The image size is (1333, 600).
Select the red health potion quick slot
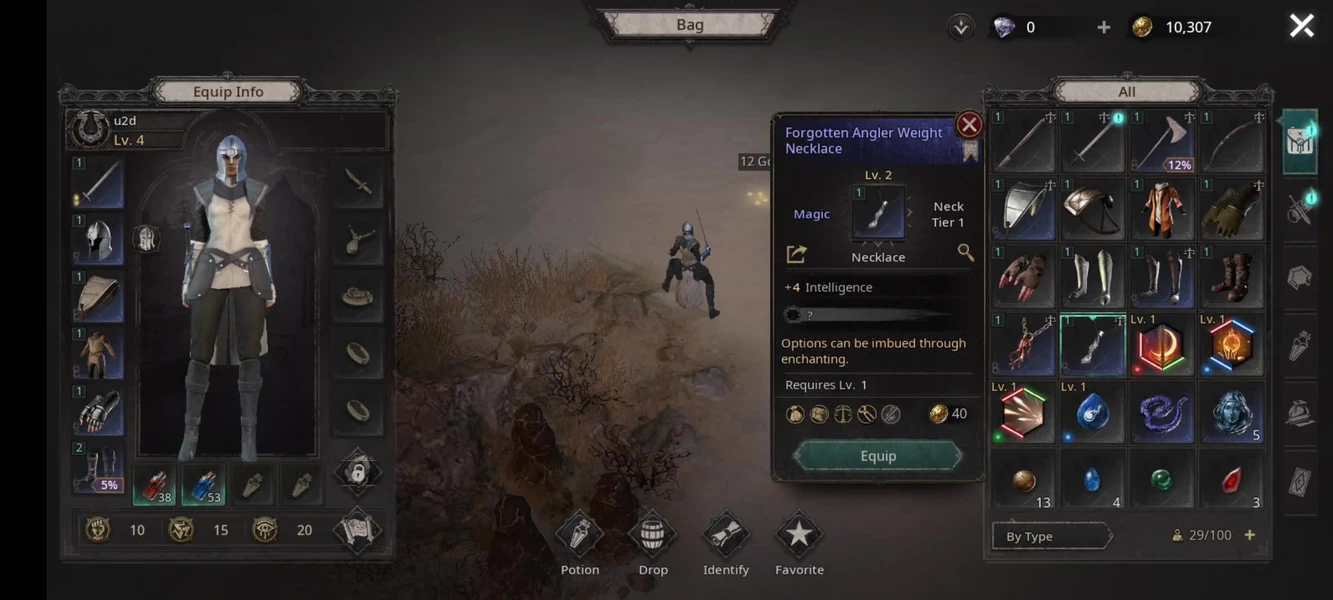click(x=154, y=485)
